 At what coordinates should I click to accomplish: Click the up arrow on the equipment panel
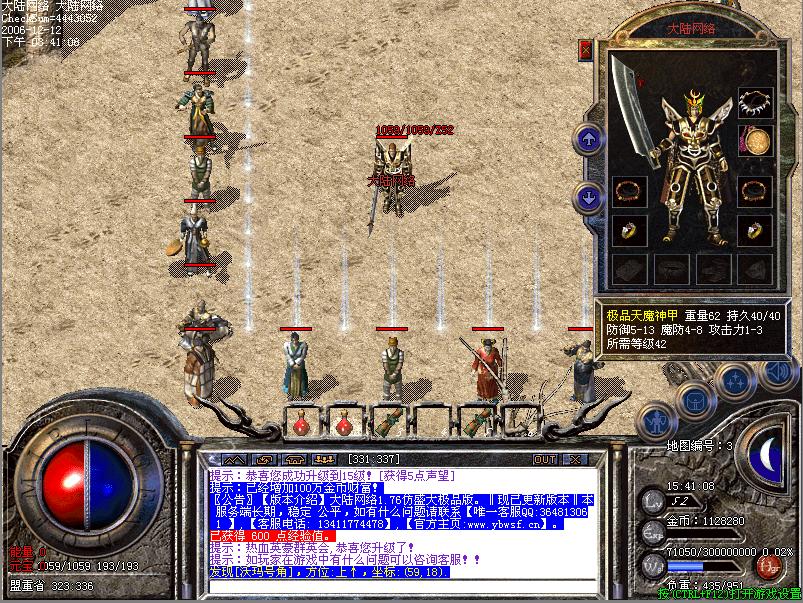click(590, 139)
